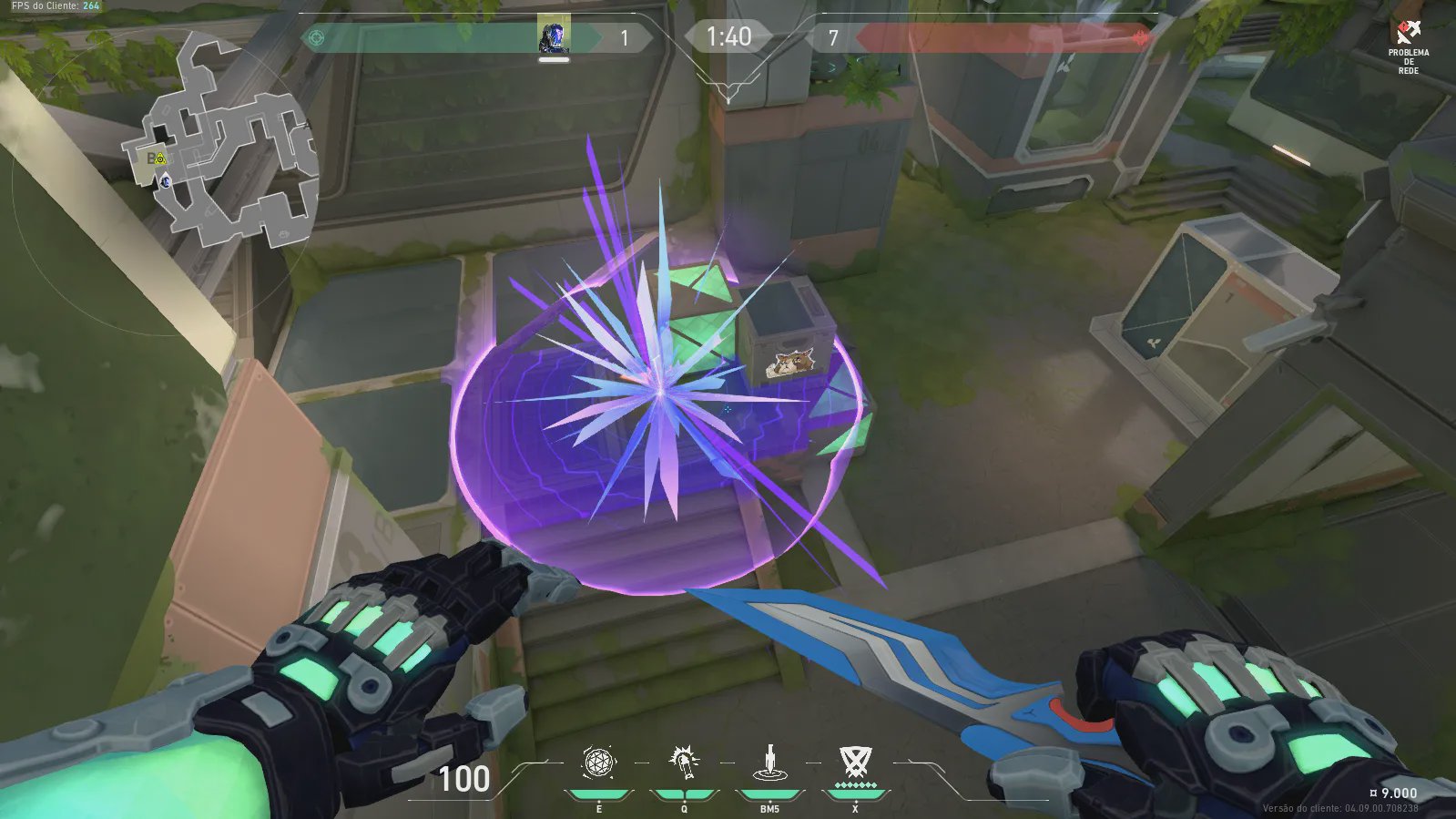Select the yellow spike marker on the minimap
1456x819 pixels.
160,159
